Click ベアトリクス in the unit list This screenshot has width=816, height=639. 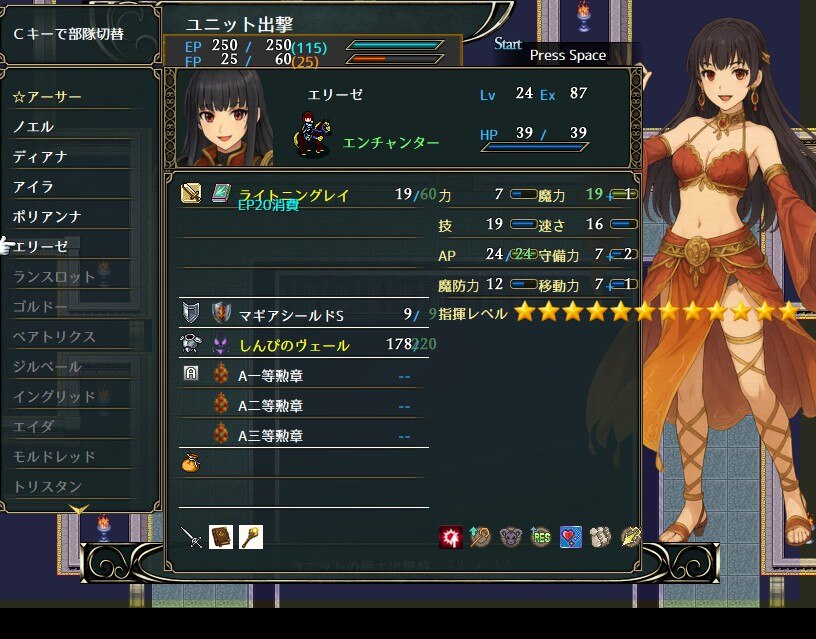click(x=54, y=337)
